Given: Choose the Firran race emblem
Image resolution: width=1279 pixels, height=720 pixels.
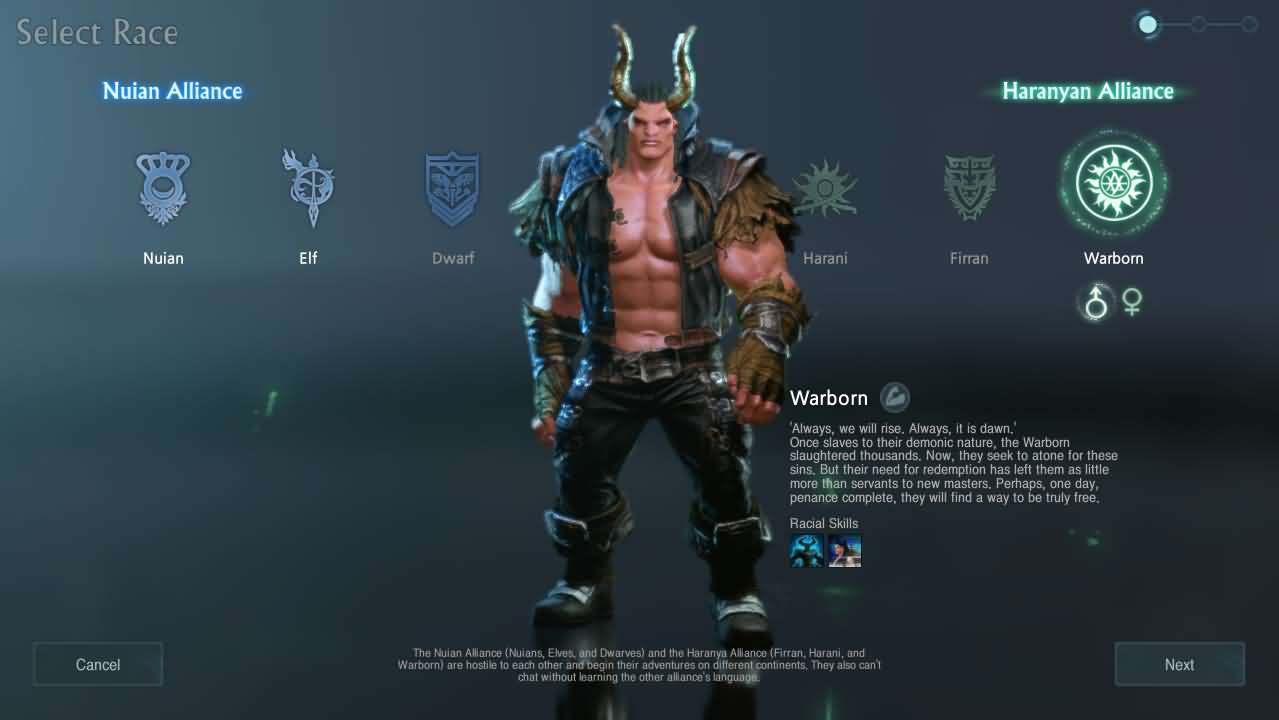Looking at the screenshot, I should point(969,188).
